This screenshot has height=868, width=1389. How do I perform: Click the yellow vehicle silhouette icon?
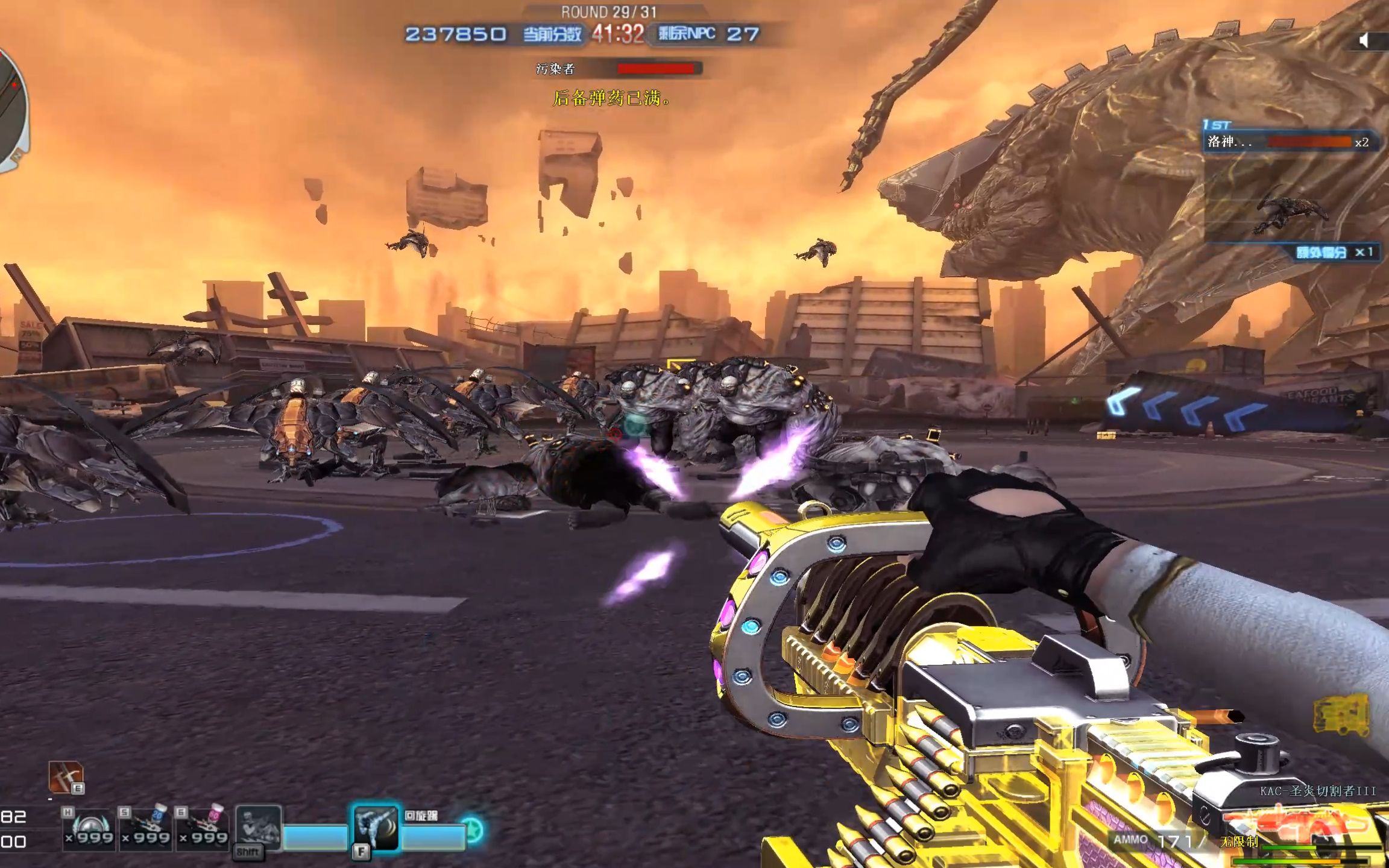(x=1342, y=715)
